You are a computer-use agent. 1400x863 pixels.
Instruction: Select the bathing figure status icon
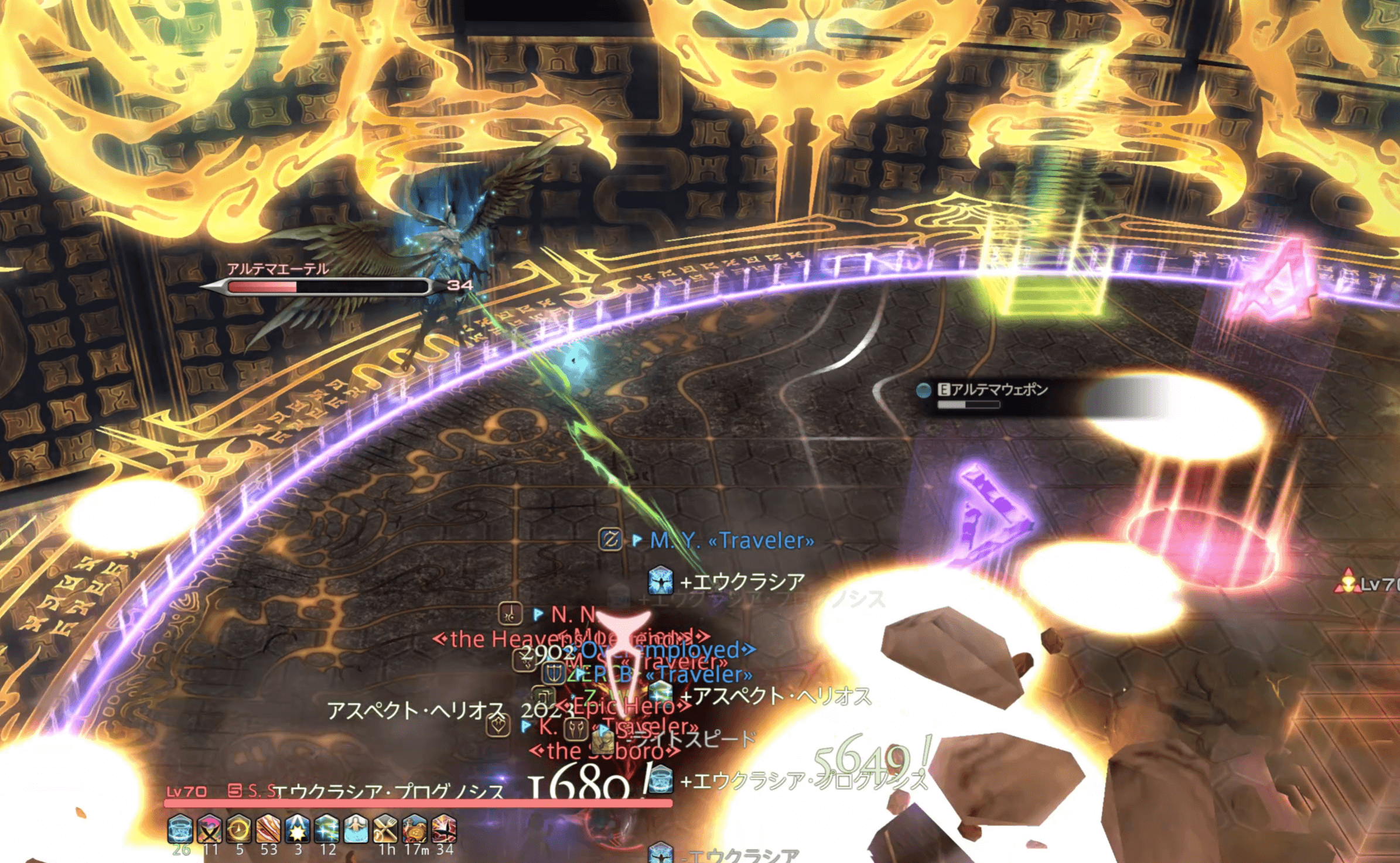click(356, 828)
